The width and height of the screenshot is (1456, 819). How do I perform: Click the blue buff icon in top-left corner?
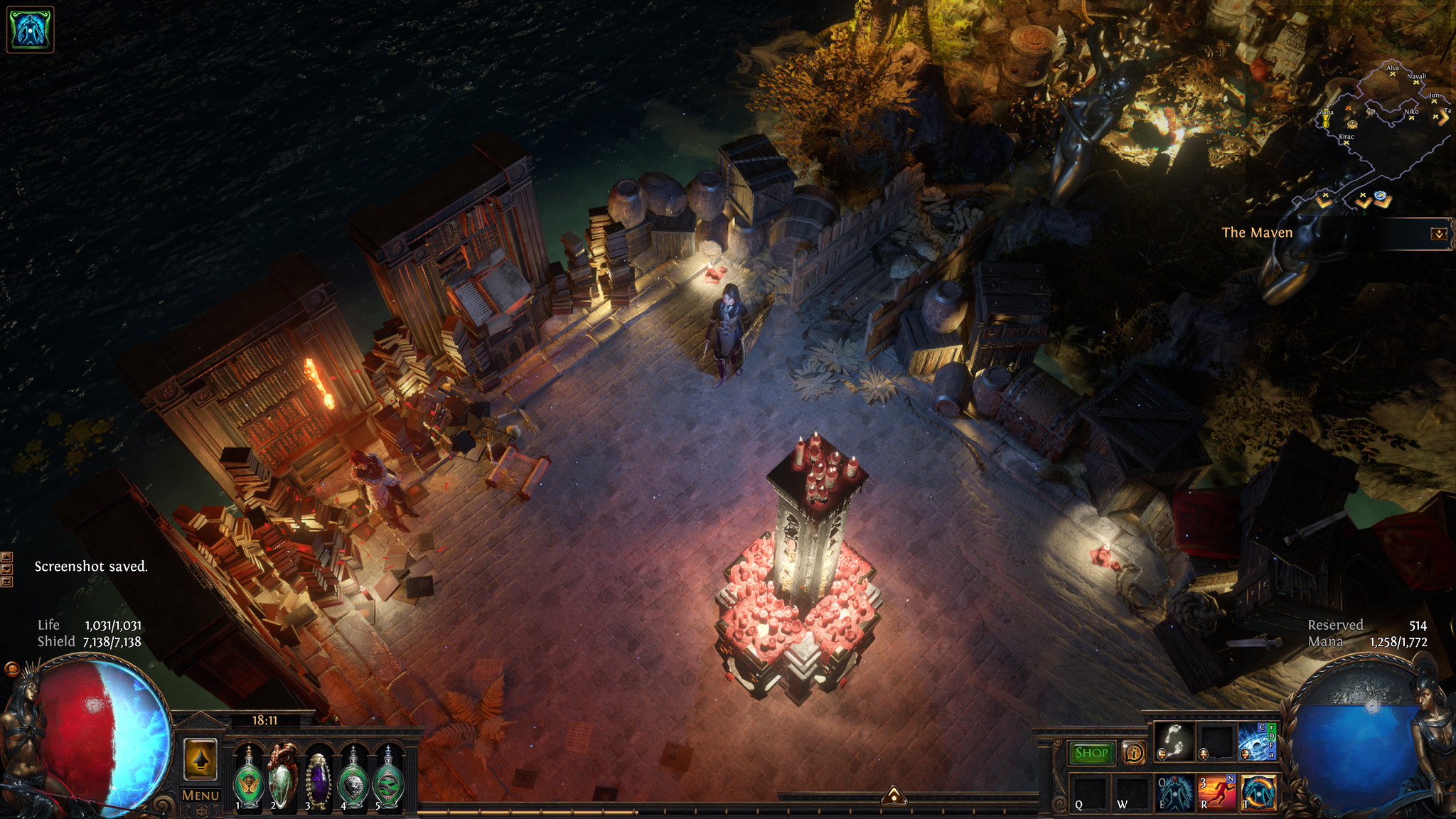click(x=30, y=30)
